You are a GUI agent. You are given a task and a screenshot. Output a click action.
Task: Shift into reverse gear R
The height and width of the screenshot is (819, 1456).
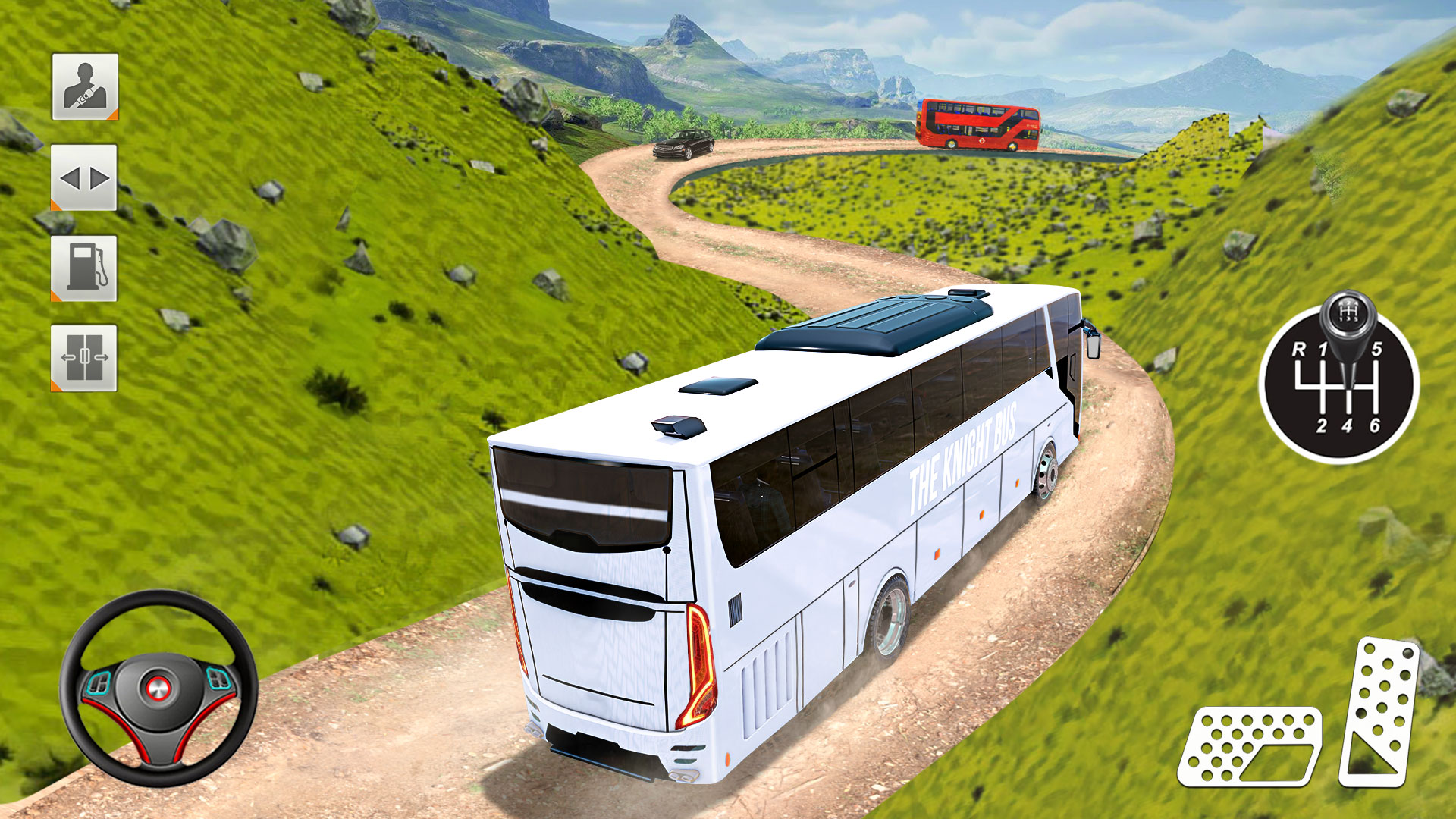(x=1298, y=349)
